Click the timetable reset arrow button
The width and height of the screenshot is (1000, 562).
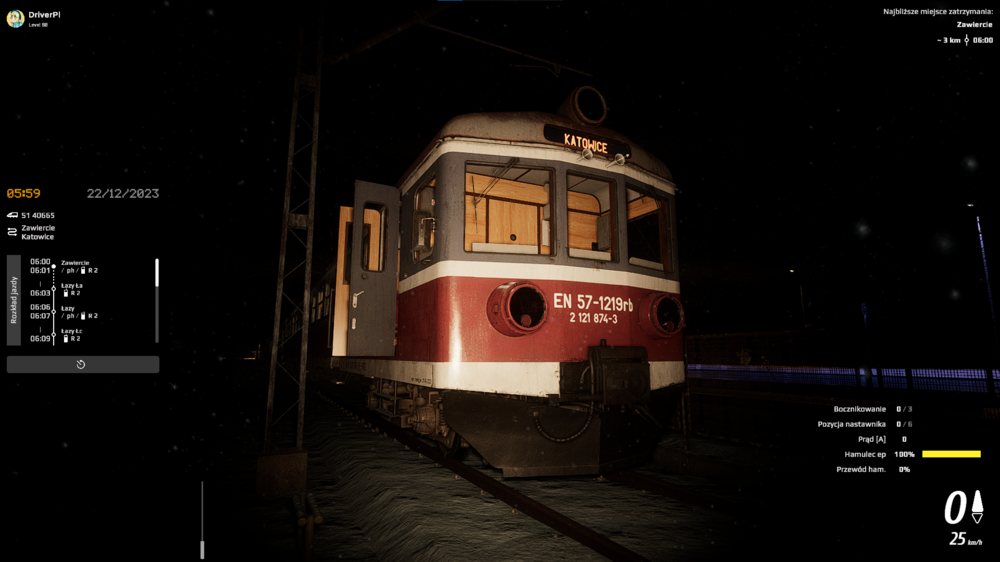tap(82, 364)
